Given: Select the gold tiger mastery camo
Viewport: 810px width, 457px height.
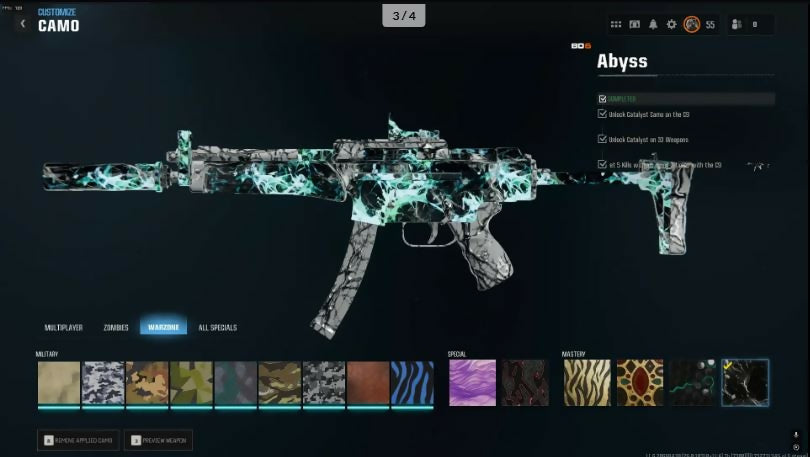Looking at the screenshot, I should (x=587, y=383).
